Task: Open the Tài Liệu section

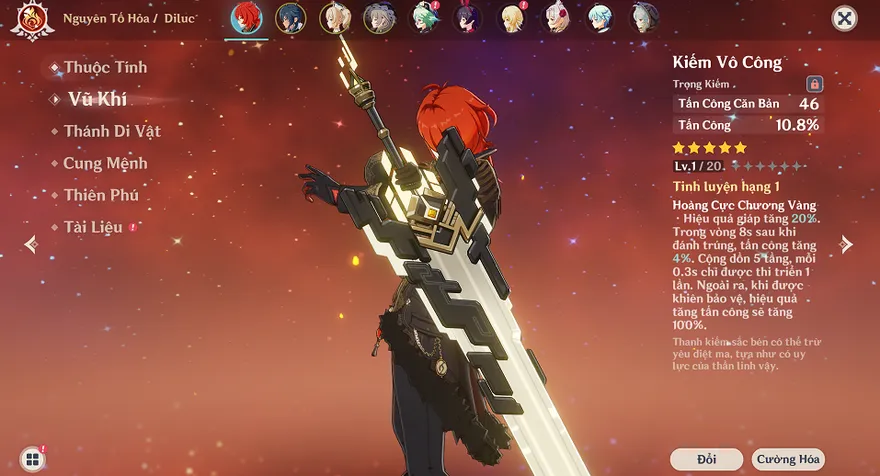Action: 93,227
